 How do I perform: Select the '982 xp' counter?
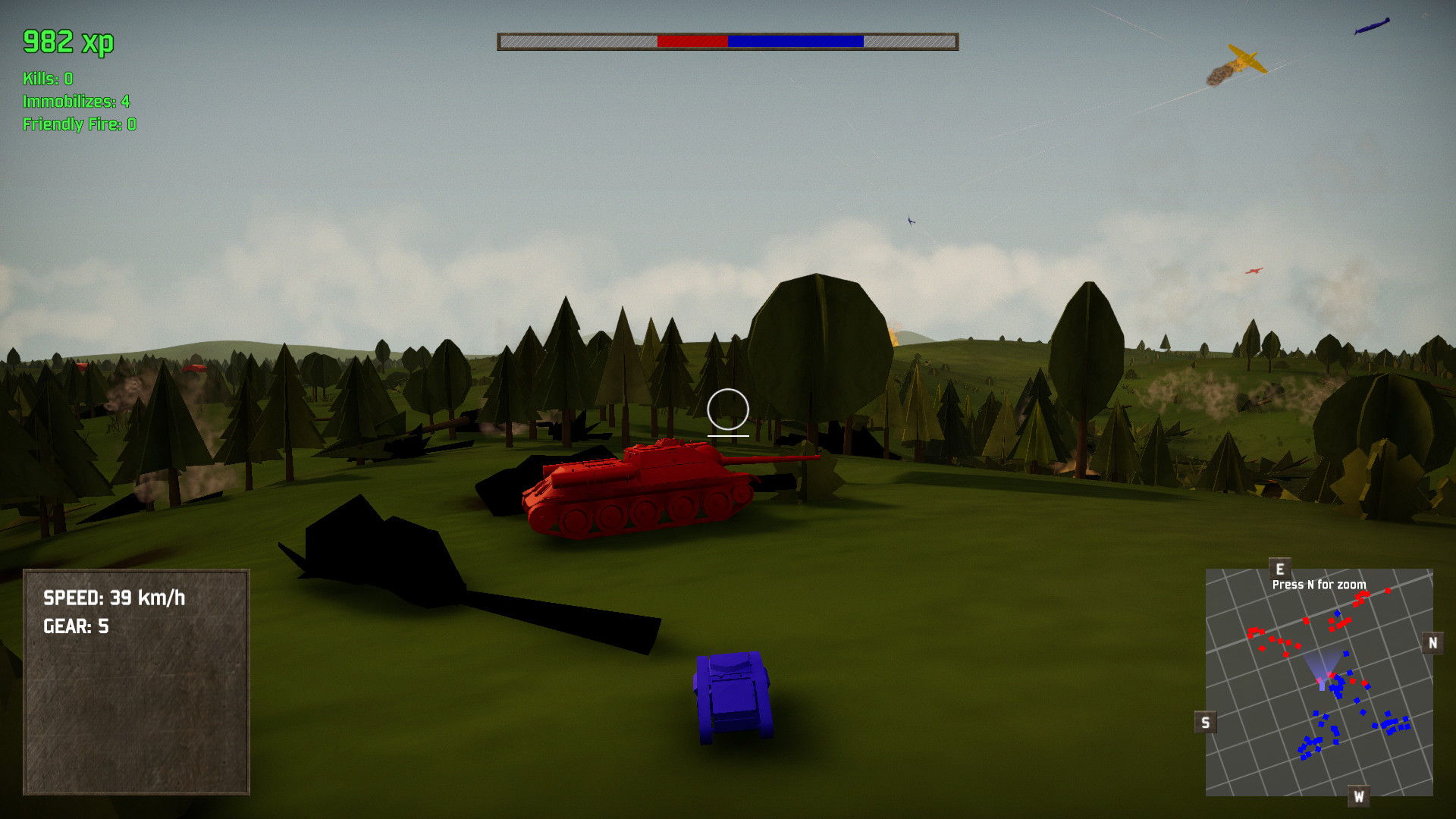pyautogui.click(x=67, y=43)
